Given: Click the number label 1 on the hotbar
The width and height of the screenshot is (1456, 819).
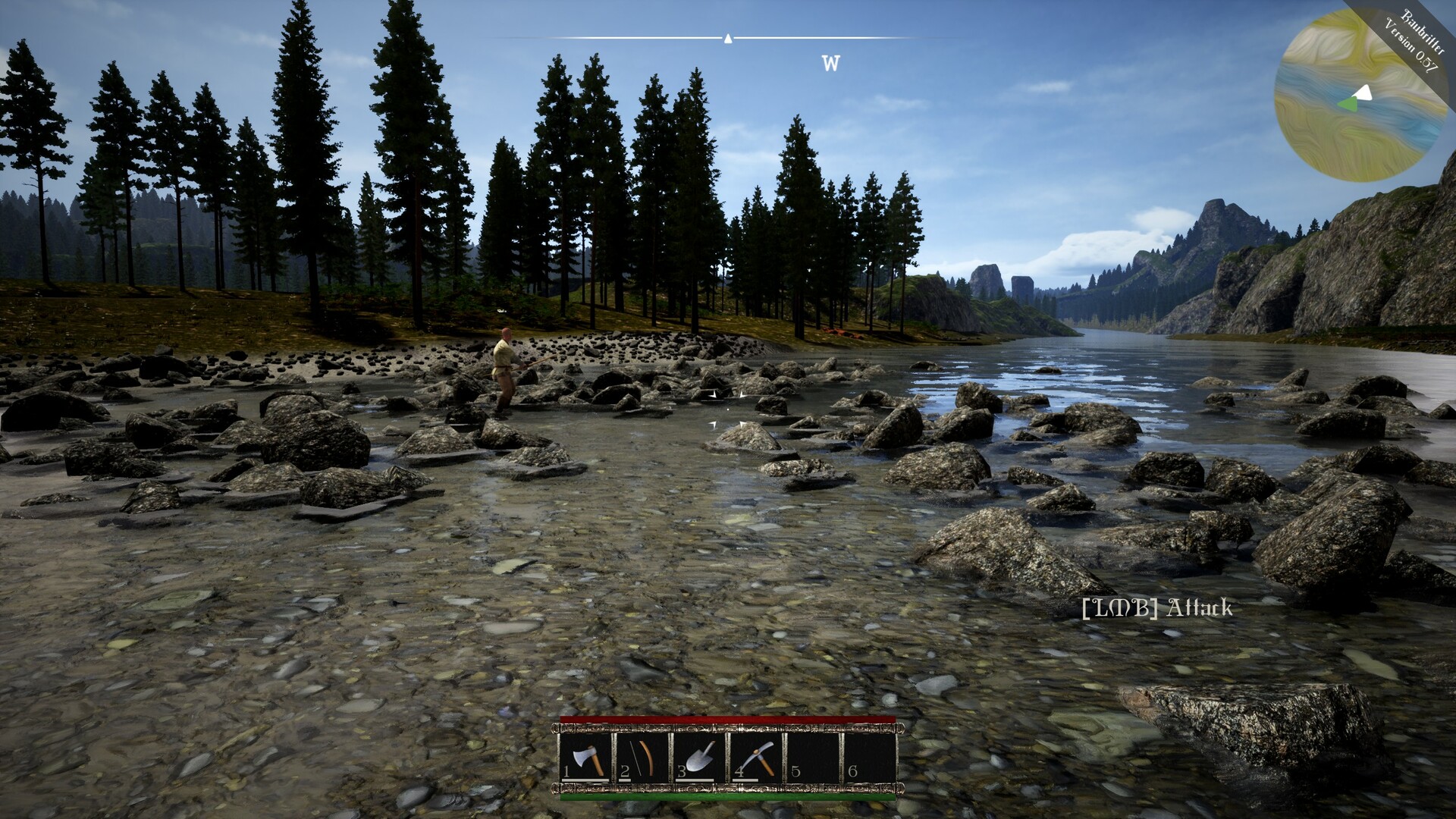Looking at the screenshot, I should click(x=566, y=772).
